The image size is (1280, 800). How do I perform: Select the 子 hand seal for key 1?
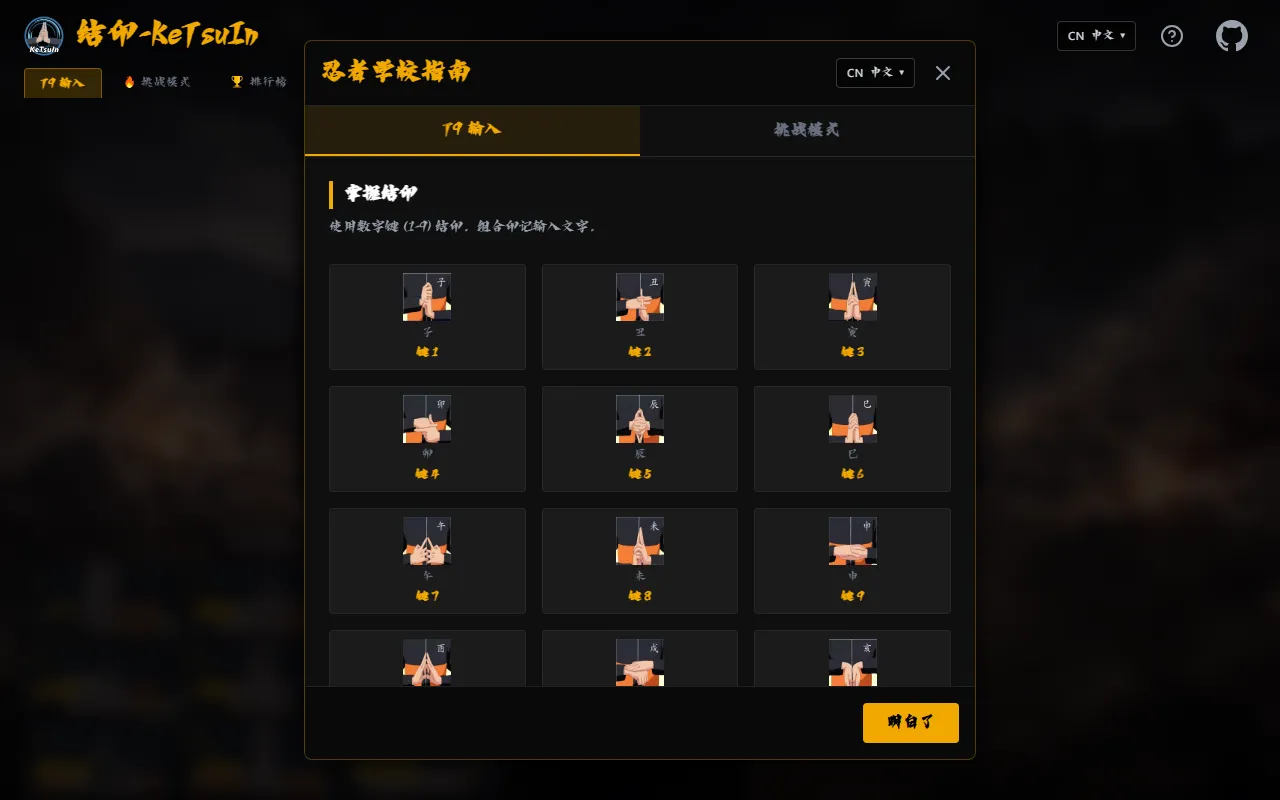click(x=427, y=297)
